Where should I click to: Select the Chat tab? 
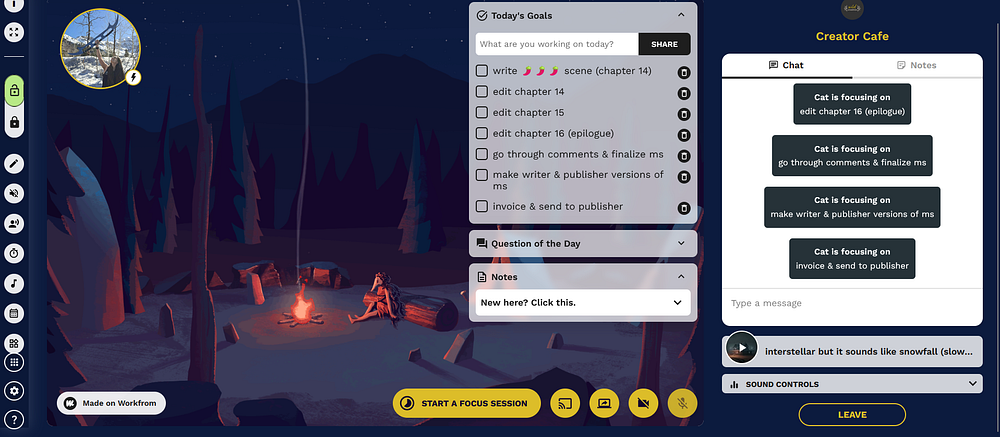pyautogui.click(x=786, y=65)
